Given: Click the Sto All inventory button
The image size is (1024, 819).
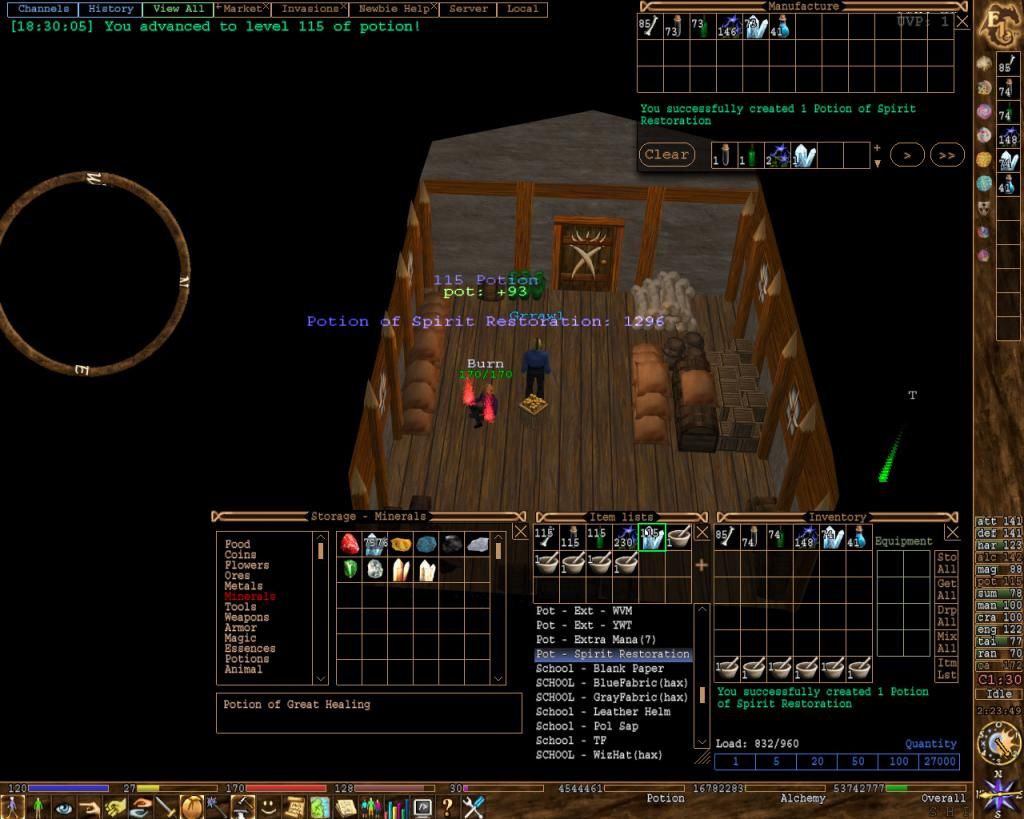Looking at the screenshot, I should (x=946, y=563).
